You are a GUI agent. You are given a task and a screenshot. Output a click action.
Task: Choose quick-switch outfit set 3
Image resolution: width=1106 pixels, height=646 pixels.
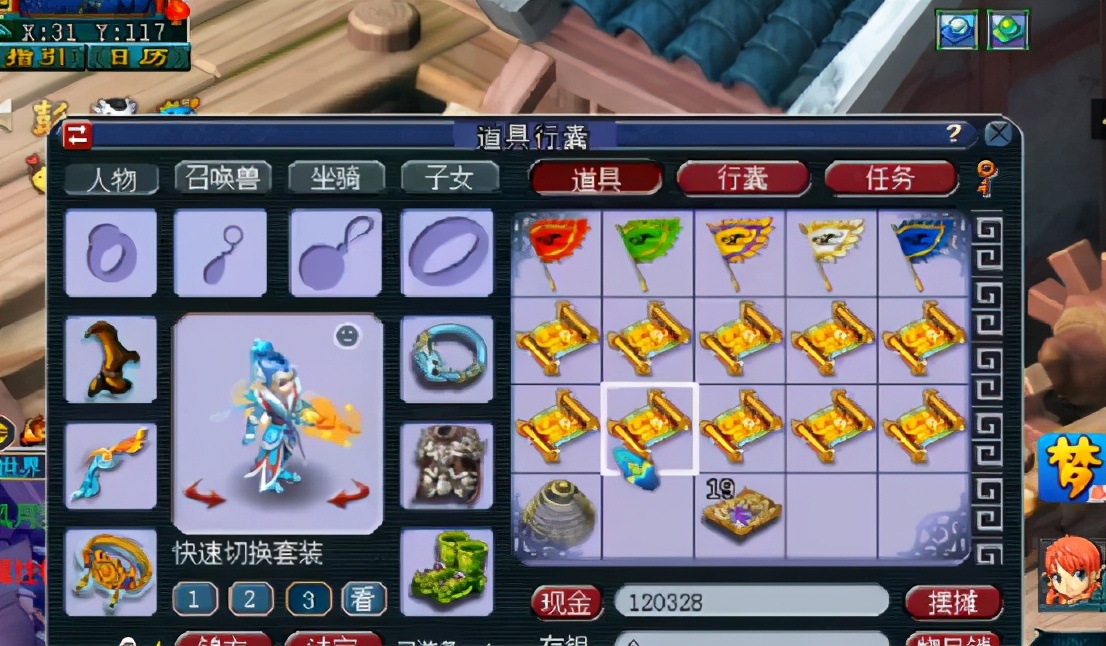tap(309, 599)
